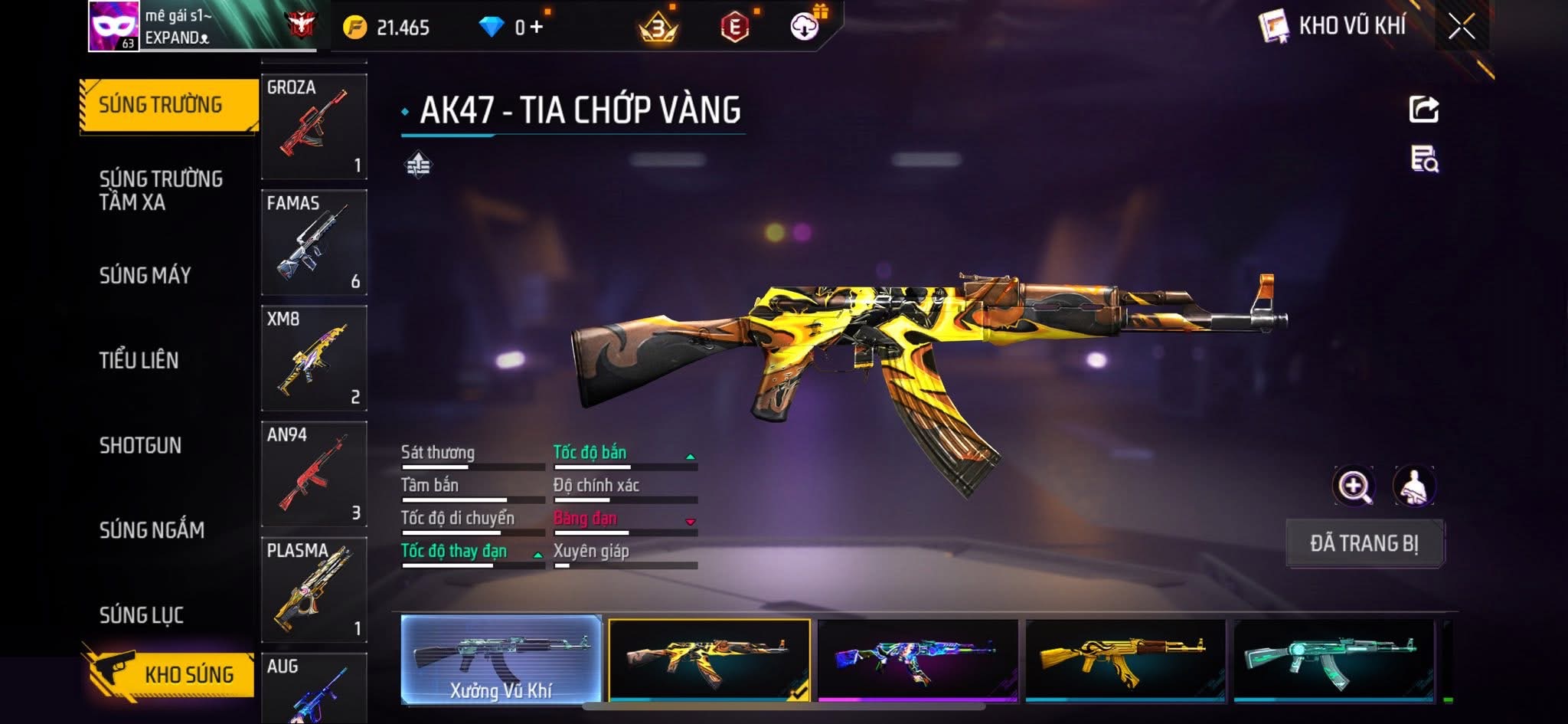Zoom in with the magnifier icon
1568x724 pixels.
pyautogui.click(x=1354, y=486)
